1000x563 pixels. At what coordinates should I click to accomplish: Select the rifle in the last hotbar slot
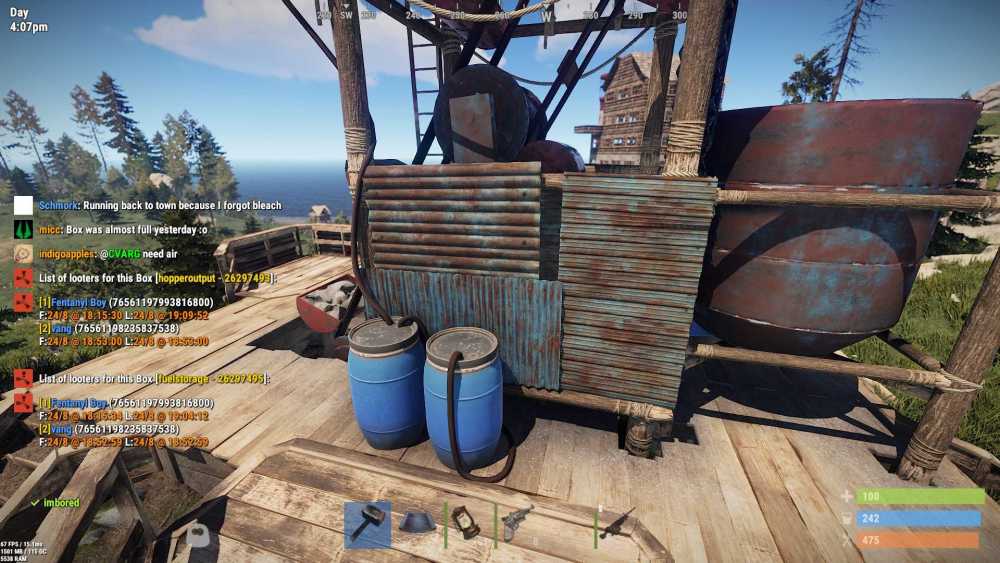click(x=617, y=524)
